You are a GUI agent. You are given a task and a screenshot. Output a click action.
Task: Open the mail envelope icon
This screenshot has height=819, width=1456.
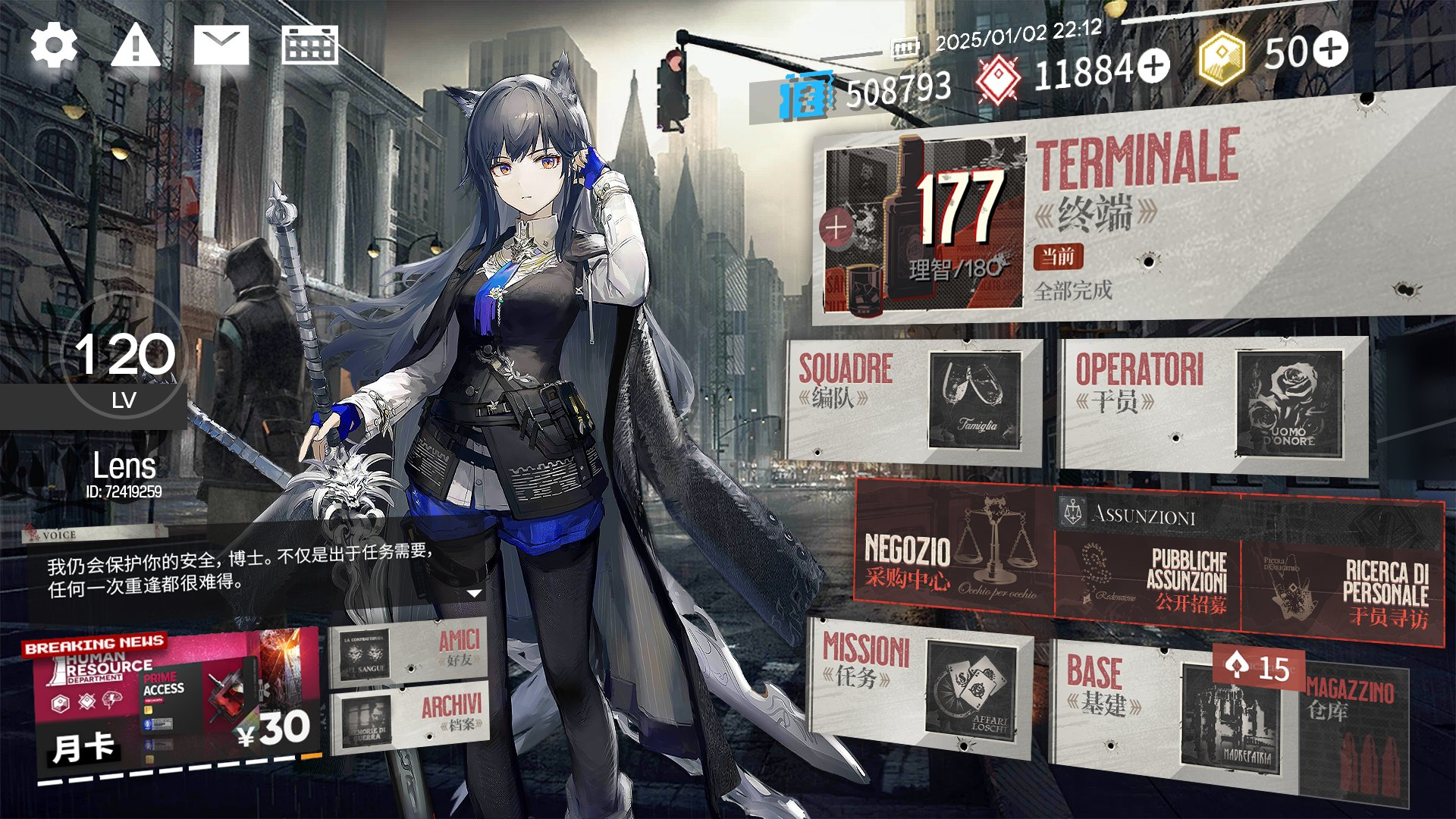(221, 45)
